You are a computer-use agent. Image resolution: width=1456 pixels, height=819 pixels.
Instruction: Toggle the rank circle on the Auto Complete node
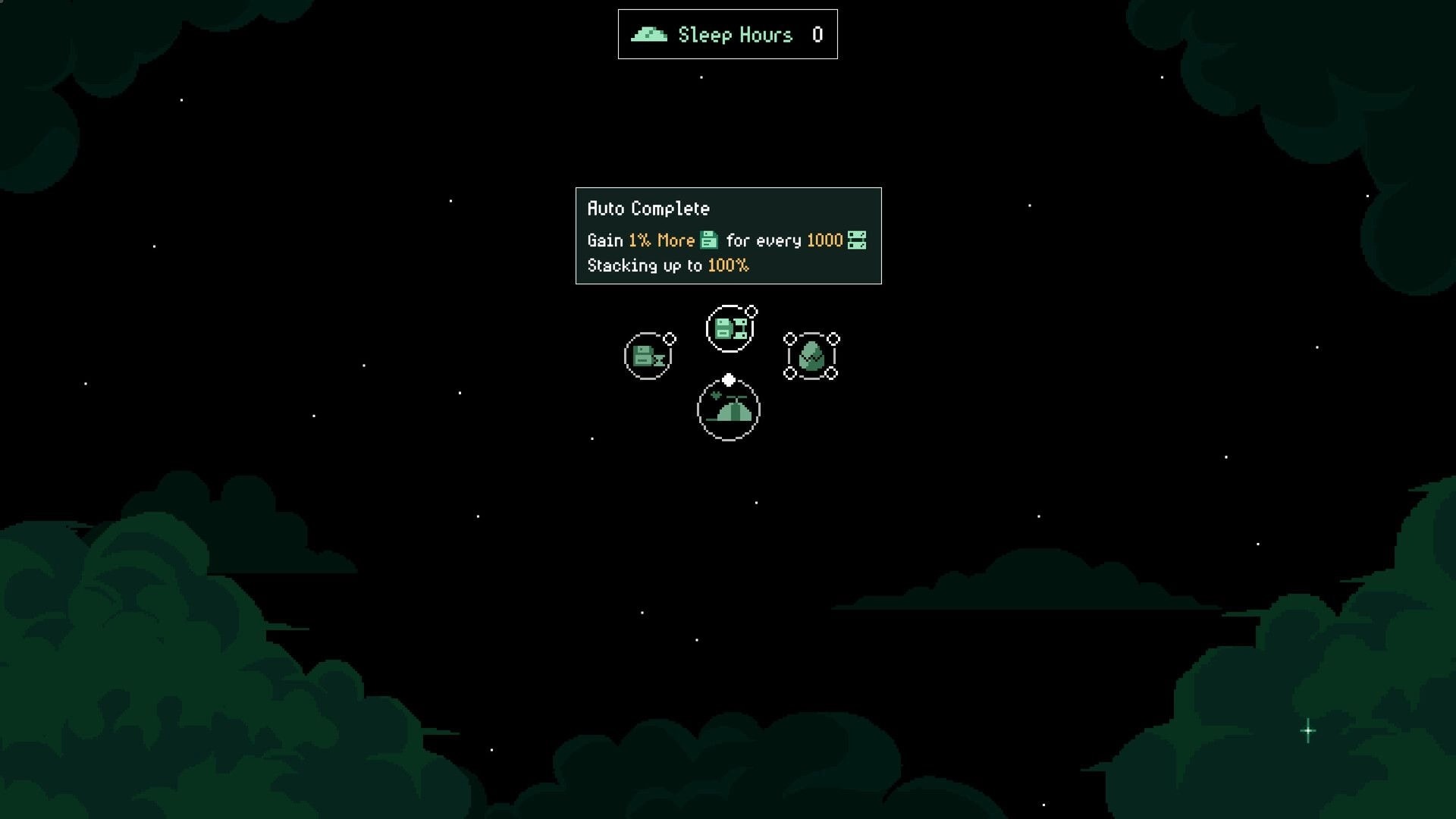[x=751, y=311]
